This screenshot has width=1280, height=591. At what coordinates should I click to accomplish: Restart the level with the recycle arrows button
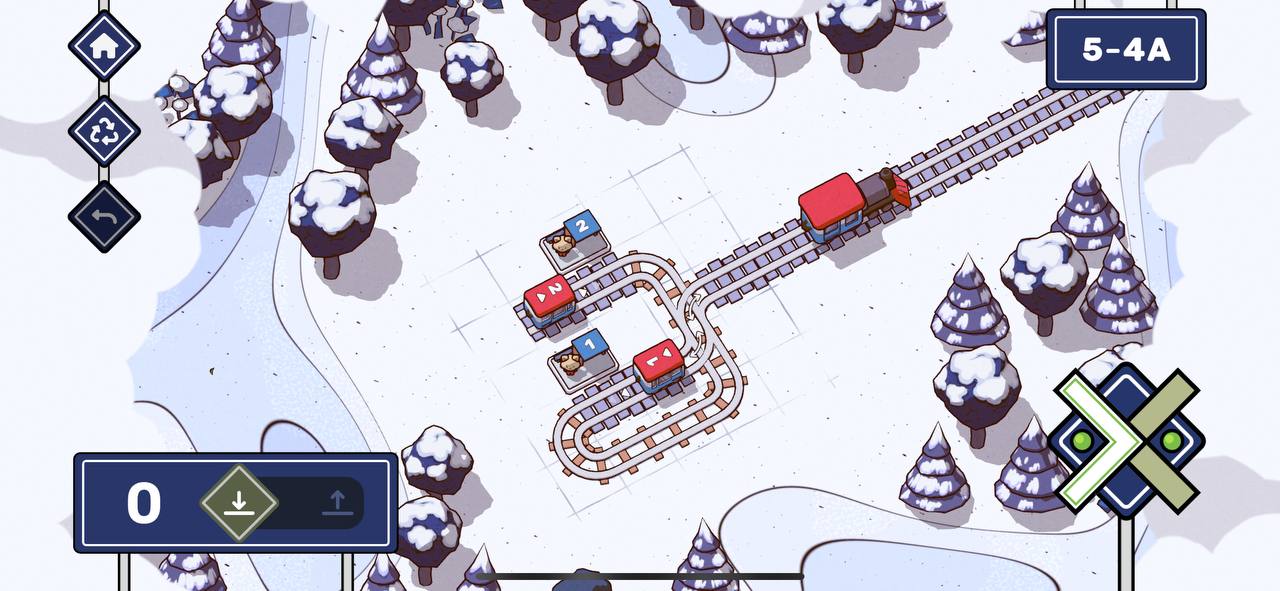pos(104,132)
